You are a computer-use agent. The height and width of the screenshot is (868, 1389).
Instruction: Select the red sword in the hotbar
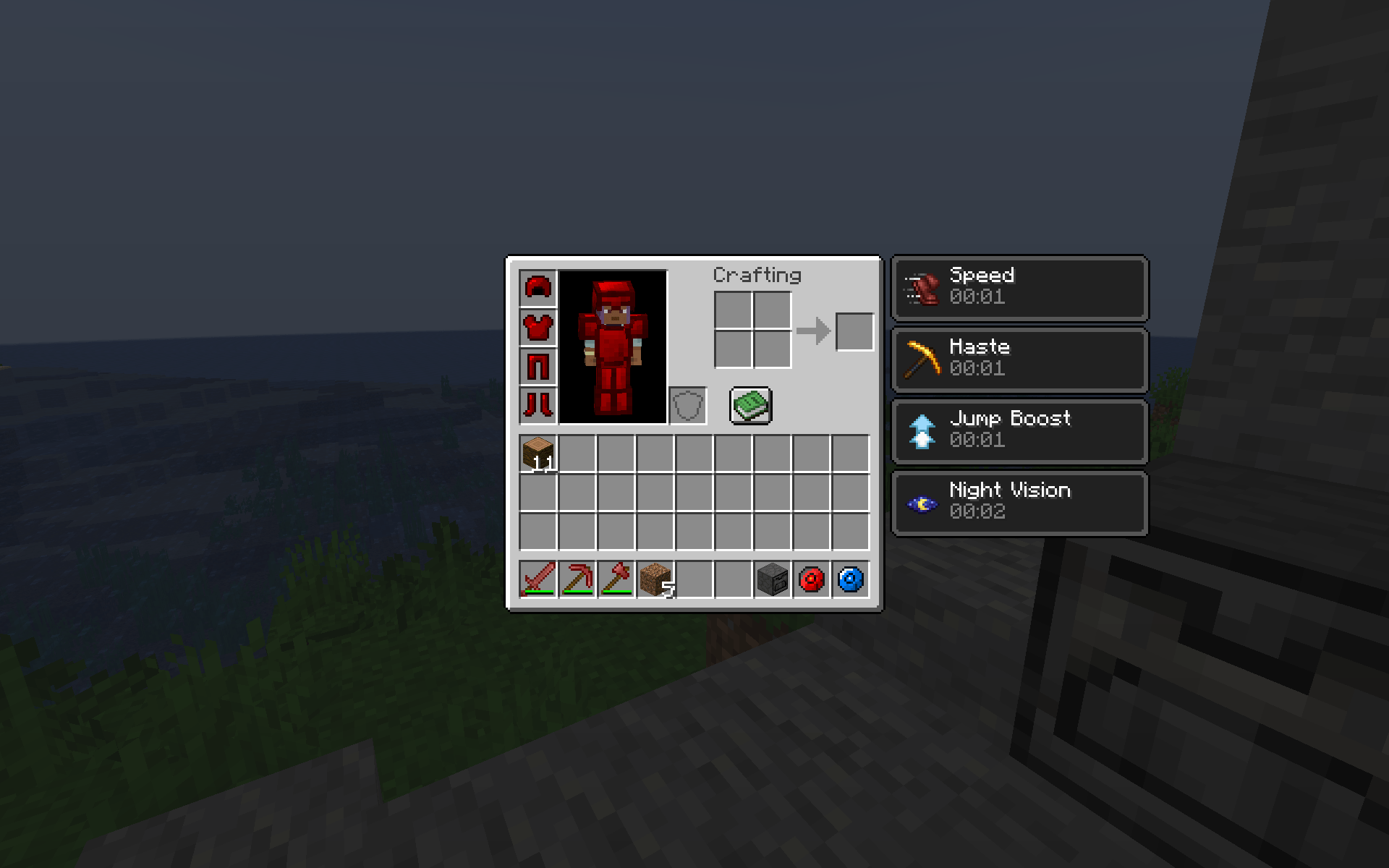tap(539, 579)
